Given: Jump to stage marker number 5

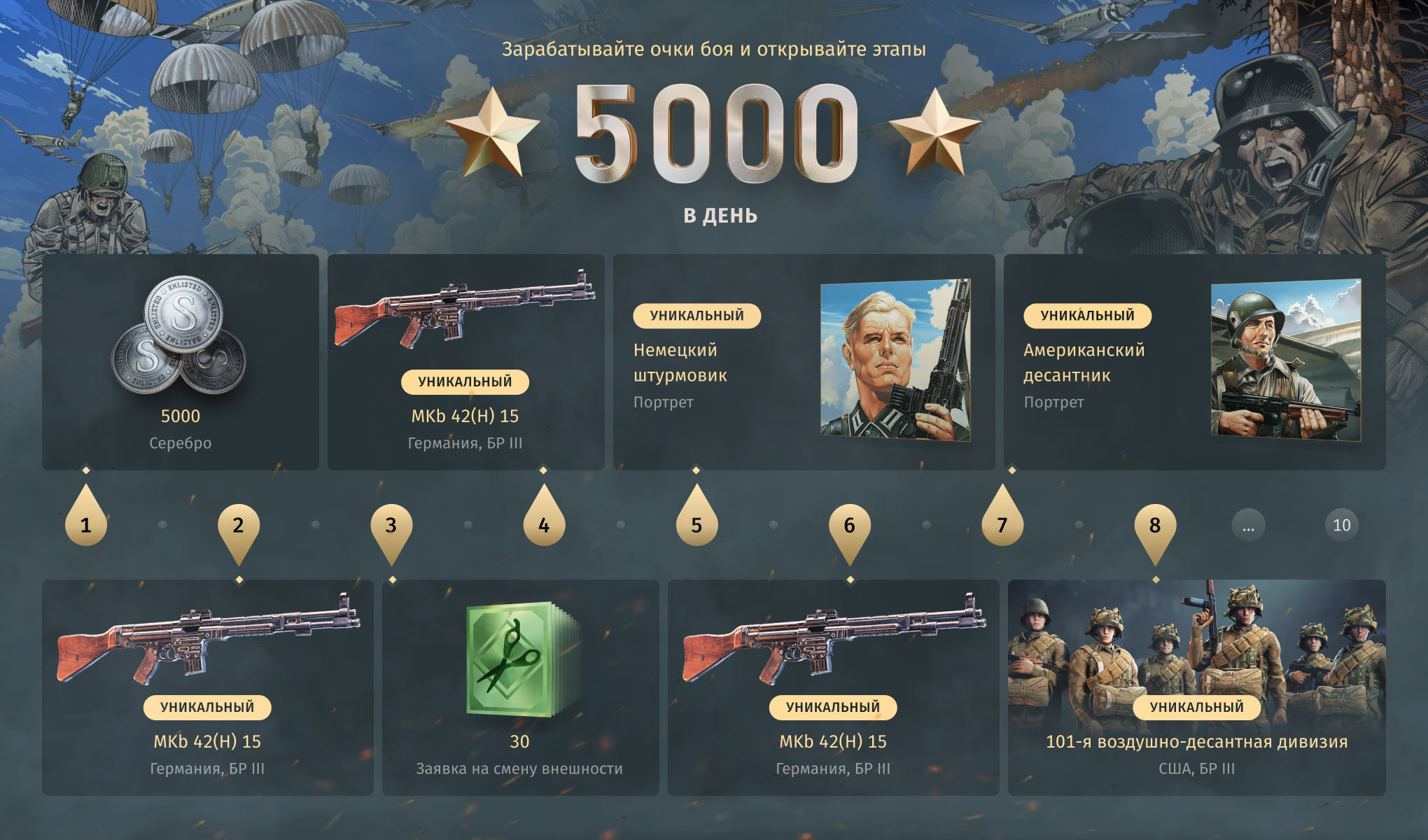Looking at the screenshot, I should pos(696,524).
